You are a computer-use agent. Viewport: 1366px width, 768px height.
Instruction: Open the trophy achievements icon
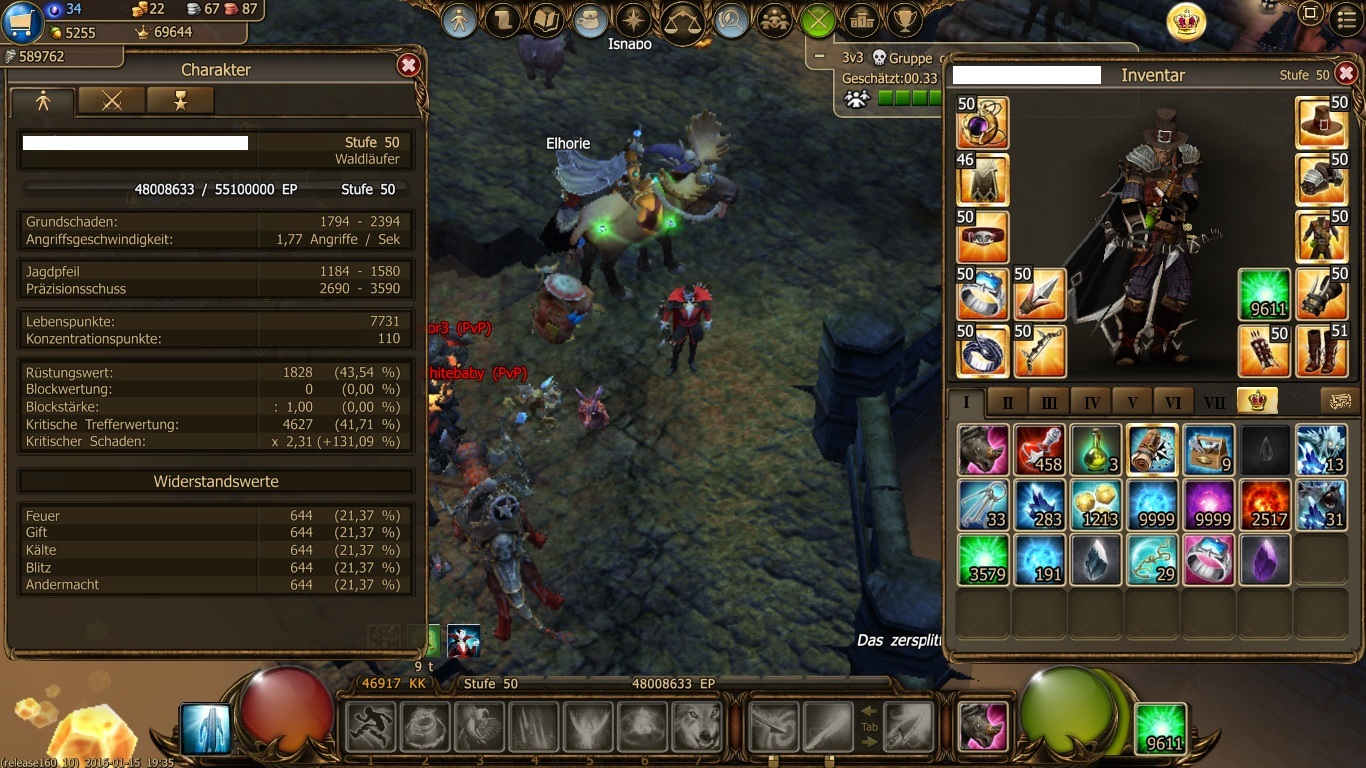(x=905, y=20)
